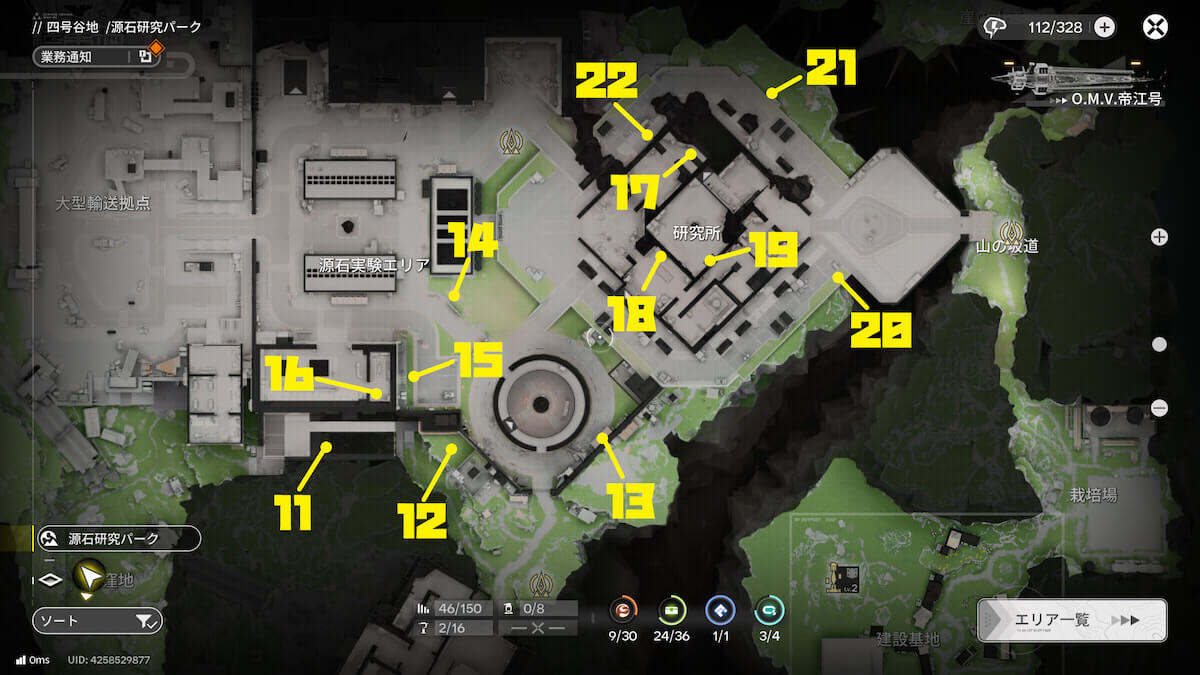Show the green chest counter 24/36
The width and height of the screenshot is (1200, 675).
[672, 610]
